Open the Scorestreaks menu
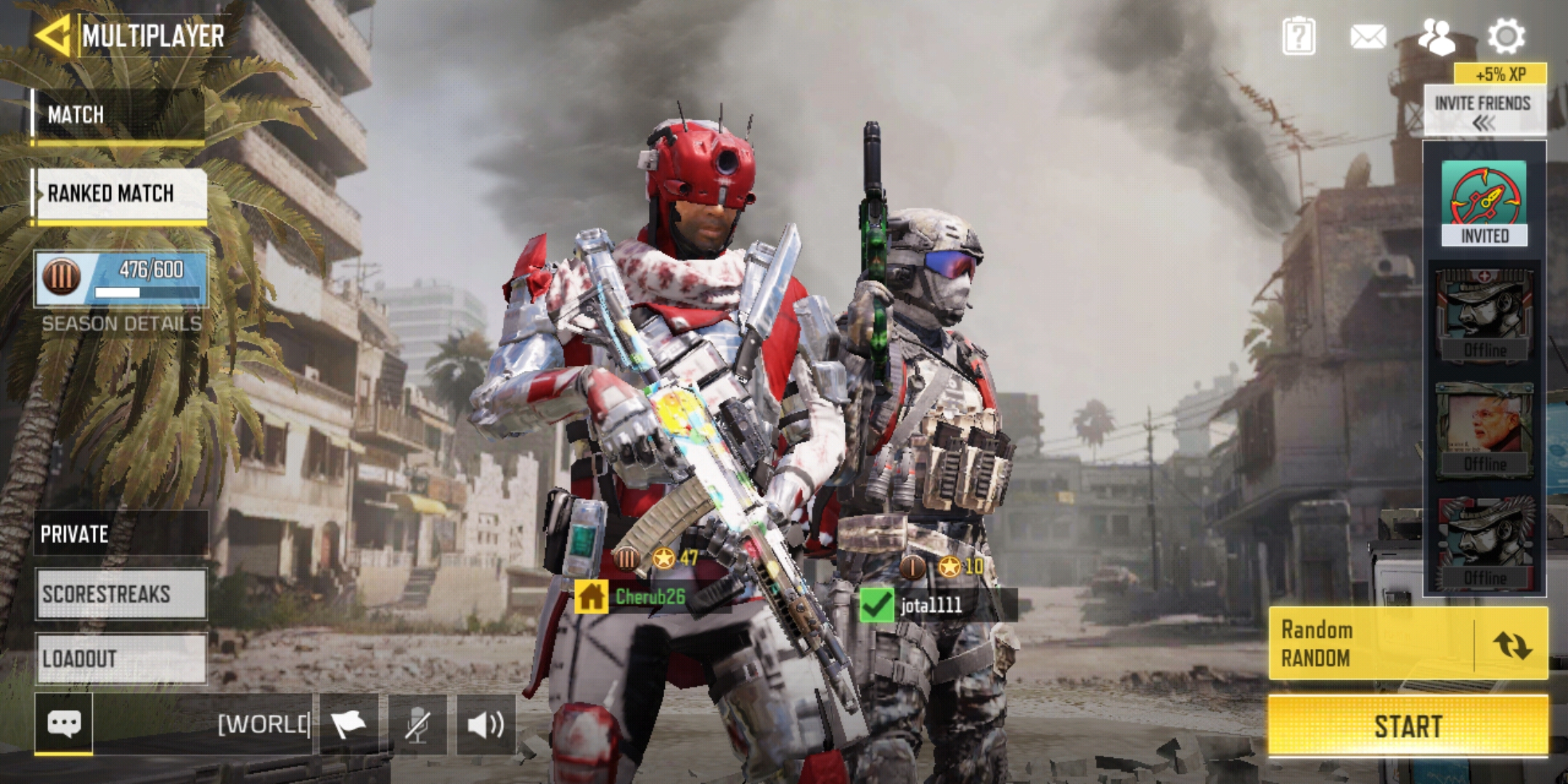Screen dimensions: 1568x784 [x=121, y=595]
